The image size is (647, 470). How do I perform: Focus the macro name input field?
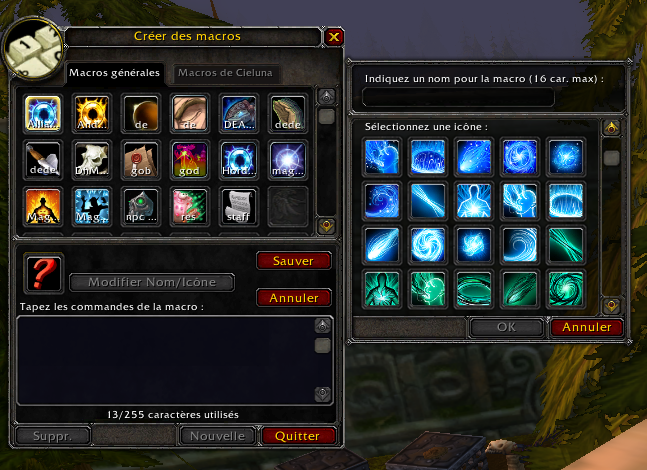click(458, 97)
